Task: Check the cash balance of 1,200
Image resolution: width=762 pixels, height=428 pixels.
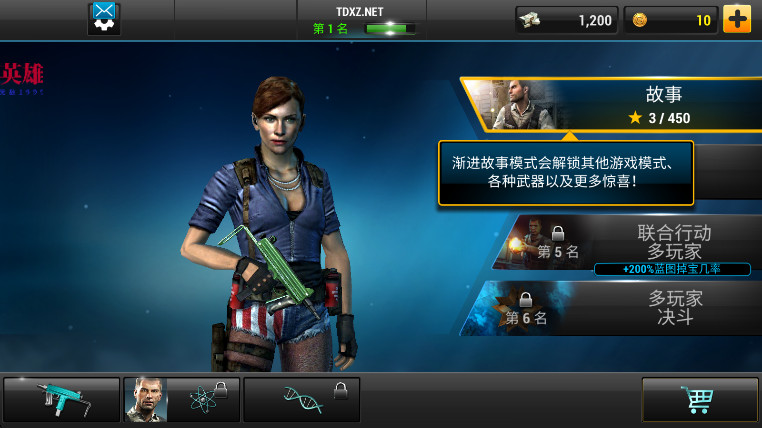Action: 566,20
